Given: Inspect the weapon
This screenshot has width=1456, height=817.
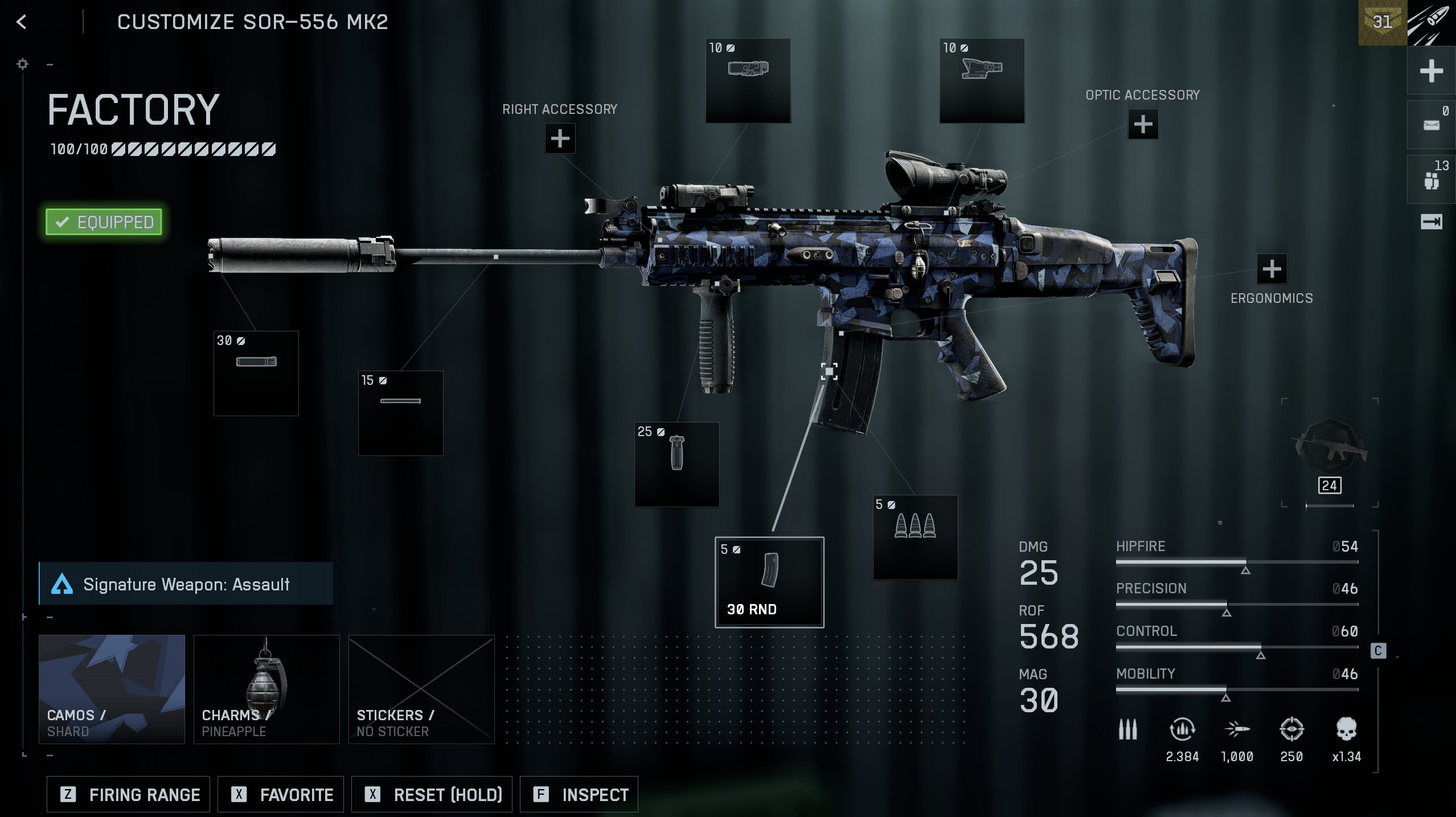Looking at the screenshot, I should [579, 794].
